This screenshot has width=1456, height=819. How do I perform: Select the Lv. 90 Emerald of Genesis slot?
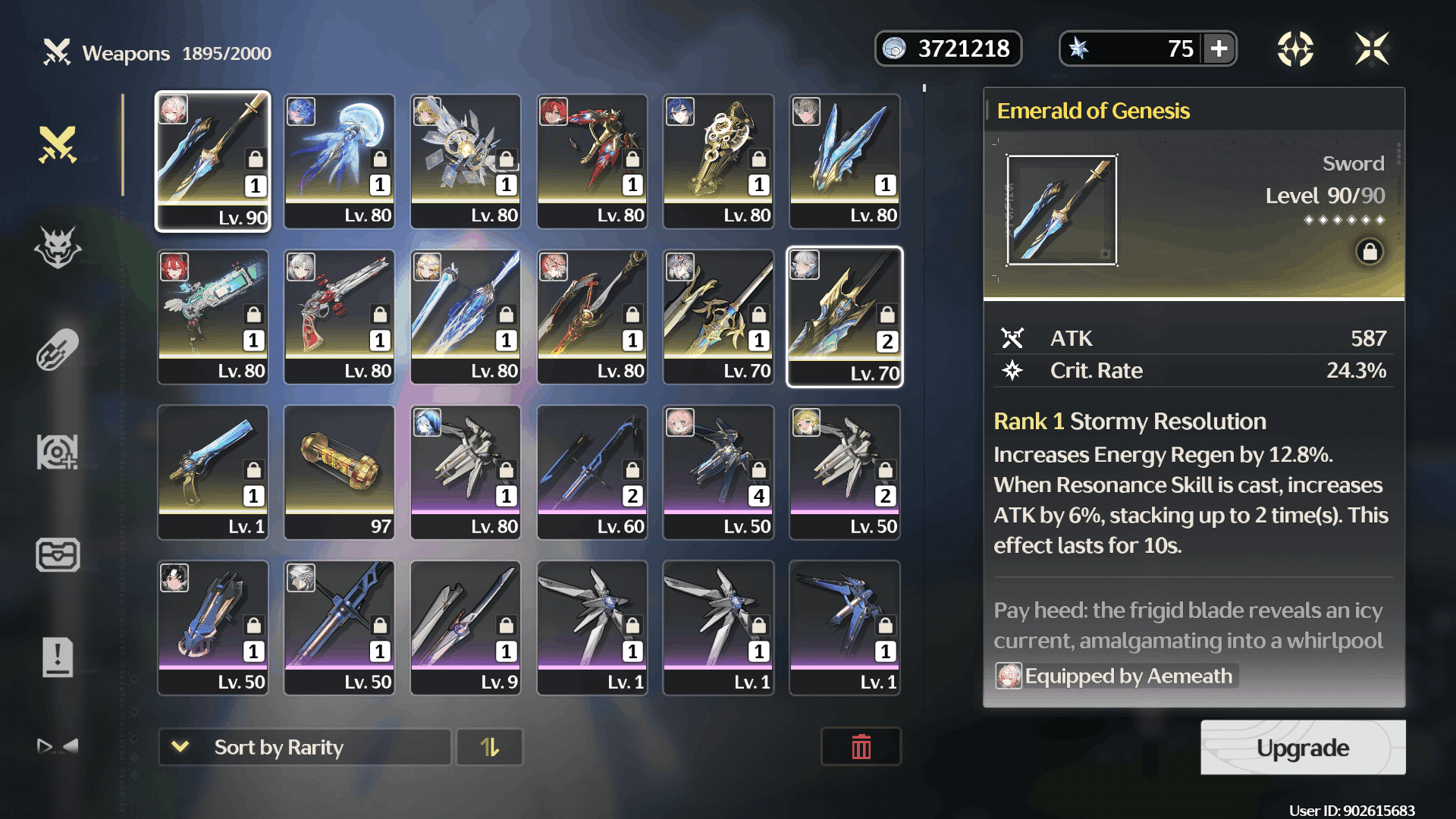(x=213, y=161)
